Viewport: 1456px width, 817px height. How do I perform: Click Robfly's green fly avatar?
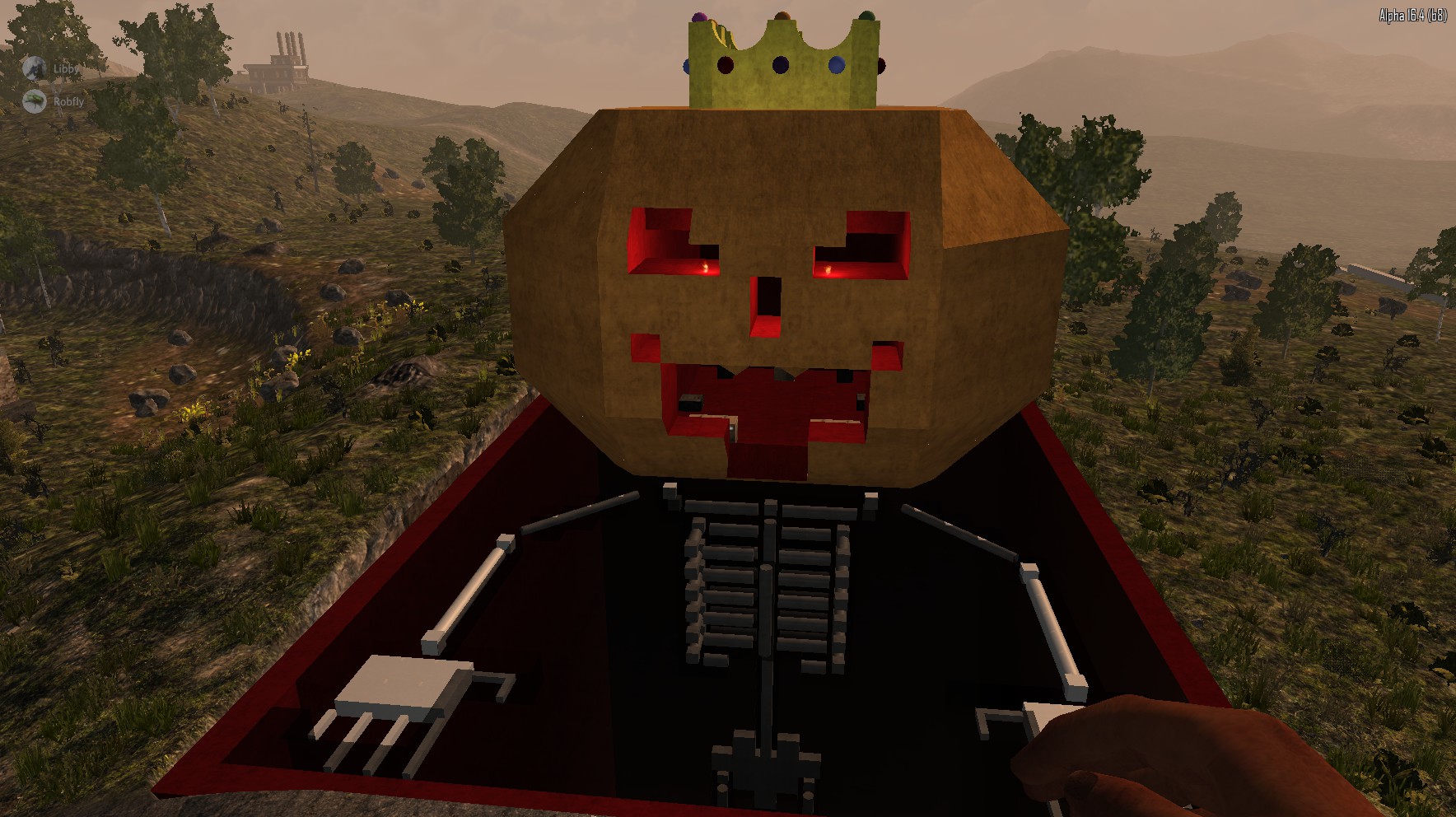pos(35,101)
